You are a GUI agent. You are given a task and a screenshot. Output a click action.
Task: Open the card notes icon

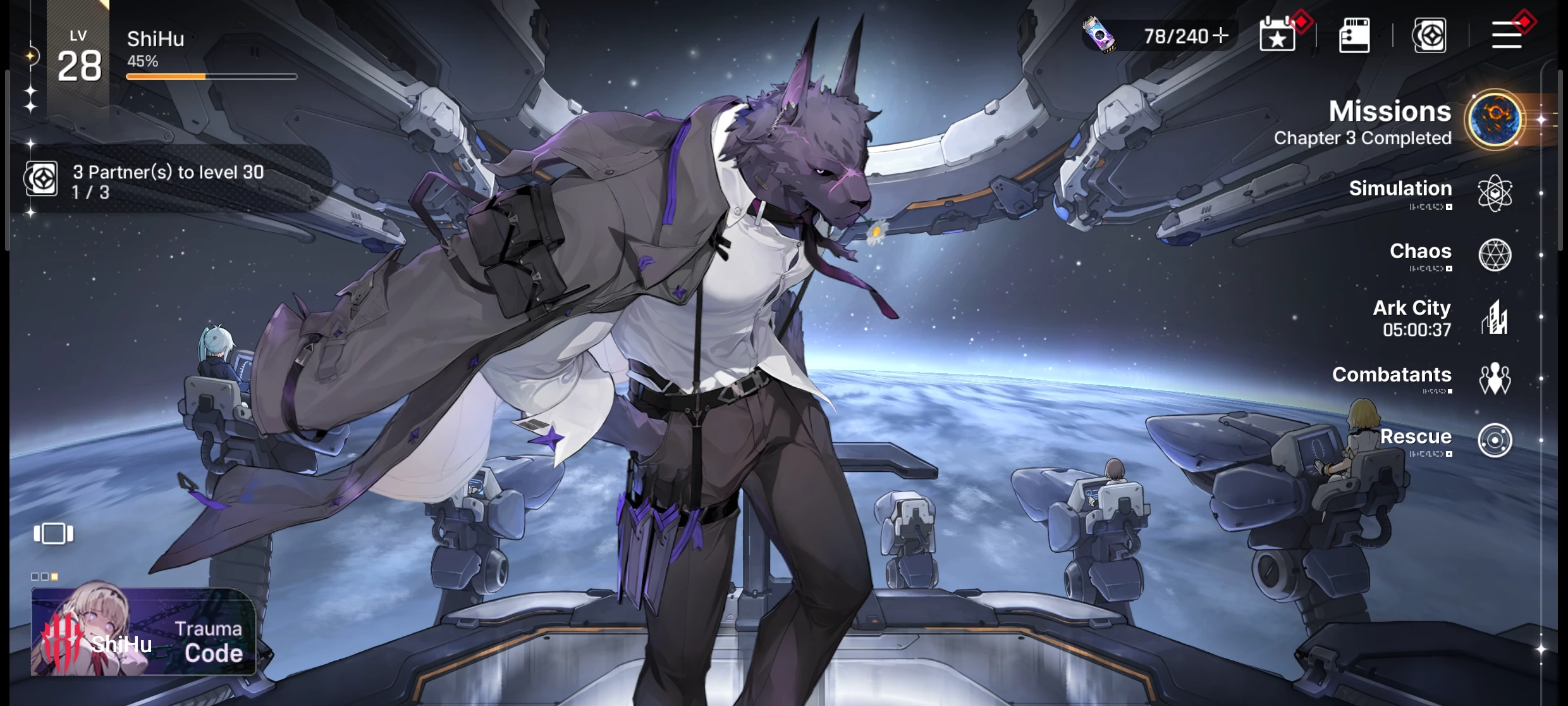click(x=1354, y=35)
